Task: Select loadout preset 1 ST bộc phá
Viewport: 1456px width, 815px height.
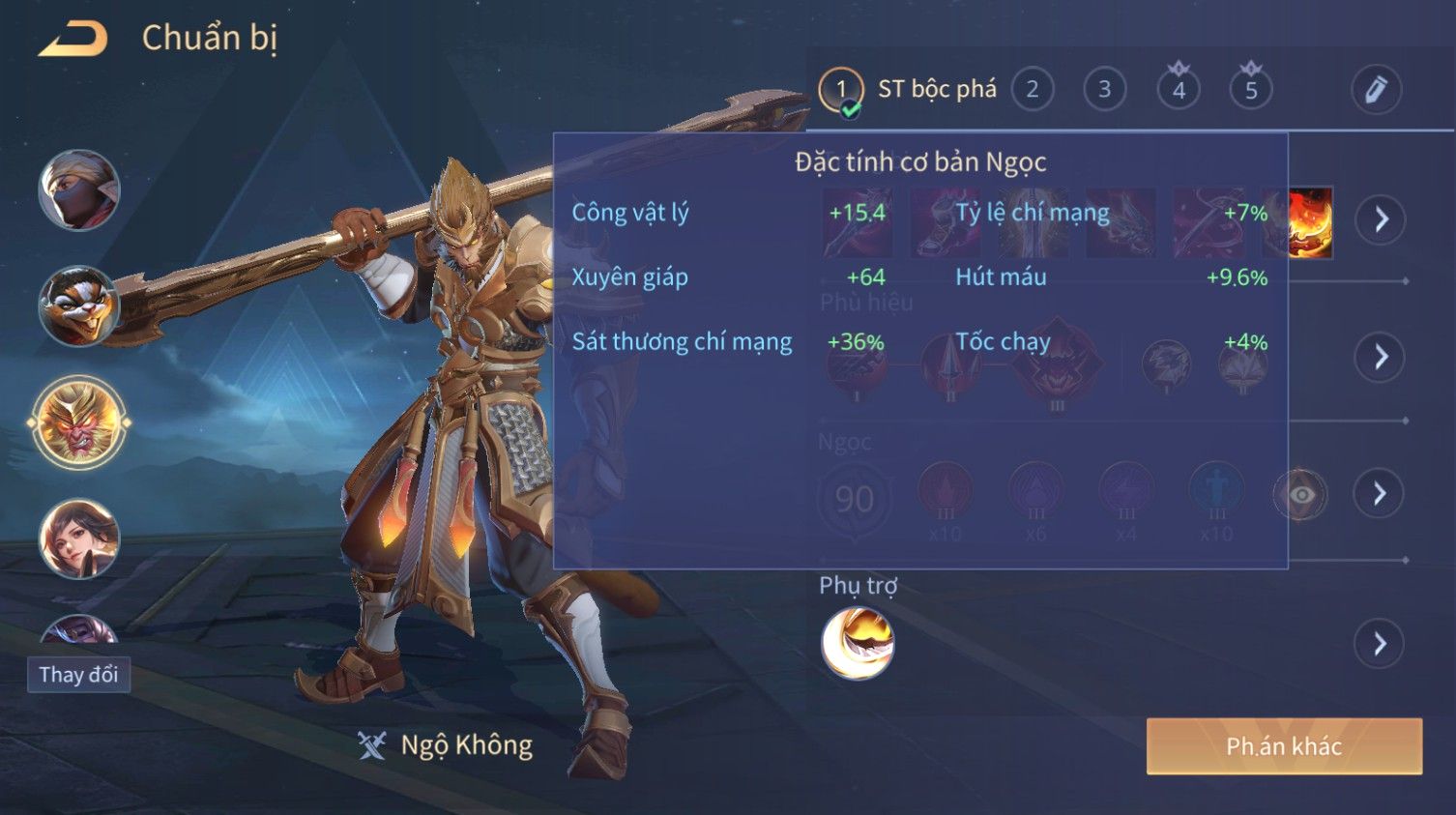Action: click(840, 90)
